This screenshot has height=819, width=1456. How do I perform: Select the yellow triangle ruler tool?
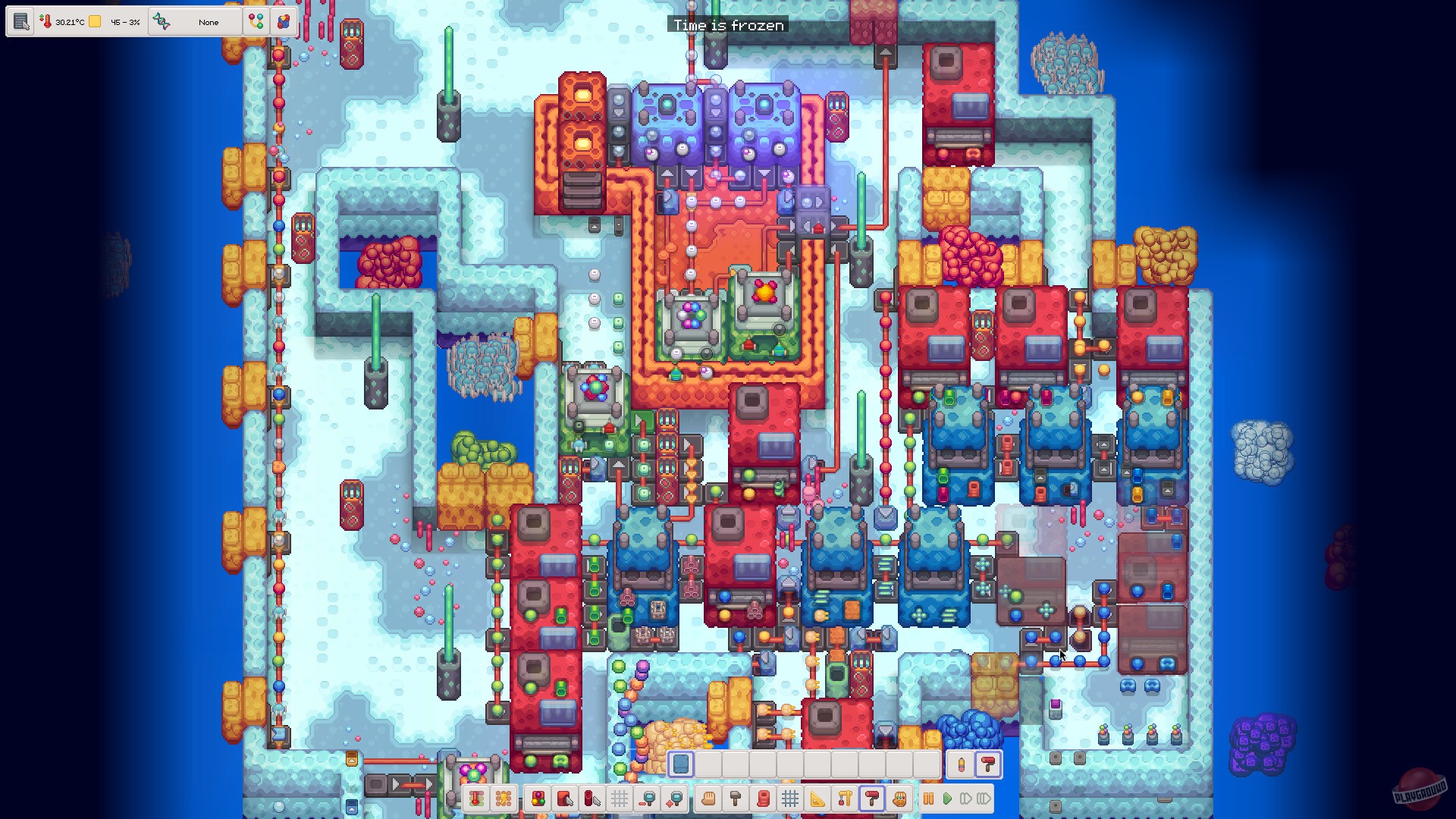point(817,799)
